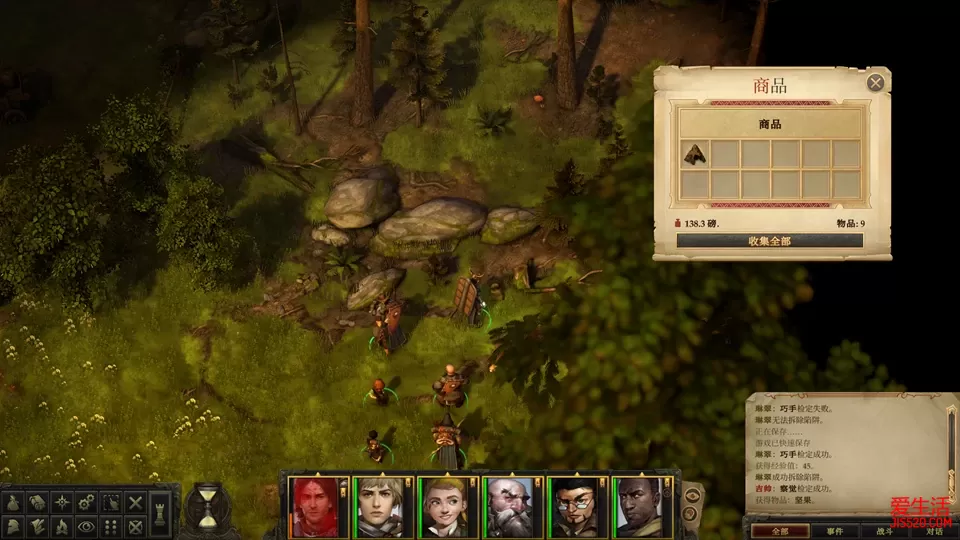Click the compass star icon
This screenshot has width=960, height=540.
[63, 502]
